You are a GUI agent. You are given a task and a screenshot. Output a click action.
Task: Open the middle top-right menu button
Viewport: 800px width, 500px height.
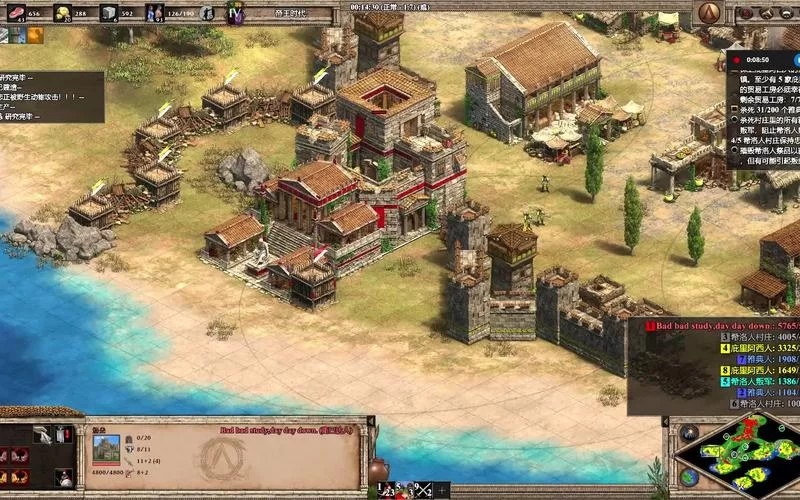767,13
